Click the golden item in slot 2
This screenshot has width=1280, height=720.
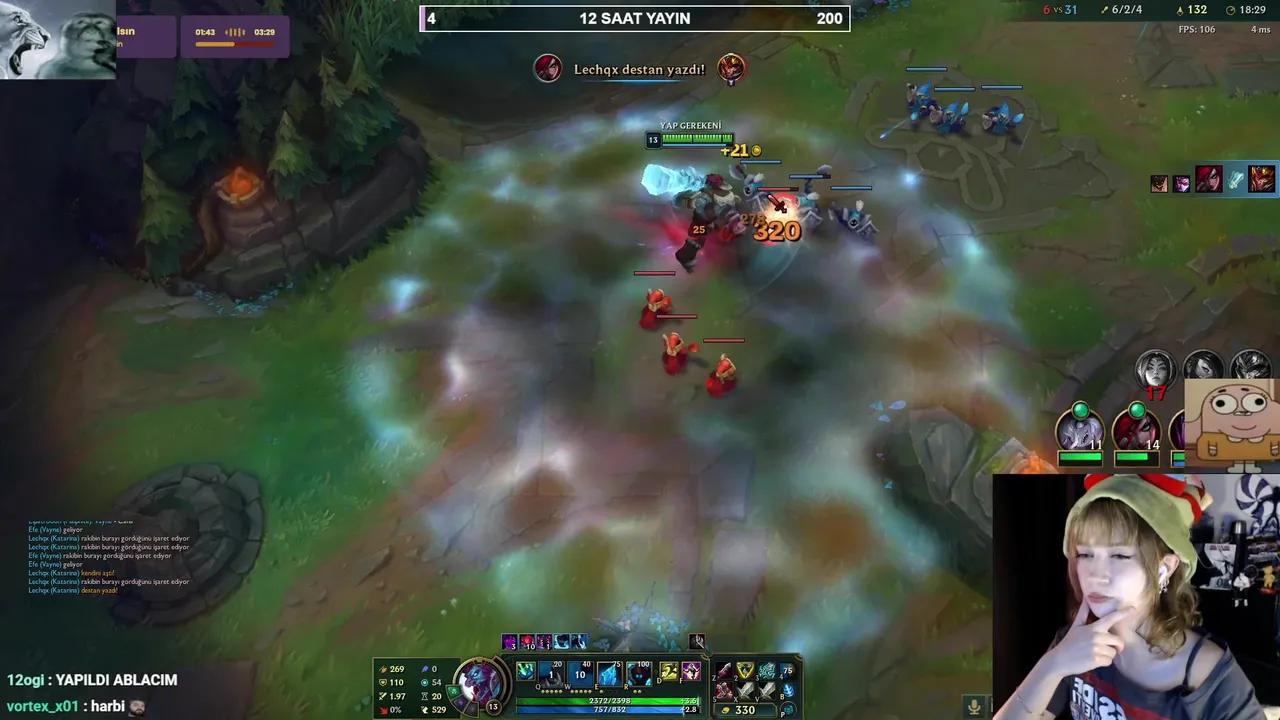(x=745, y=670)
